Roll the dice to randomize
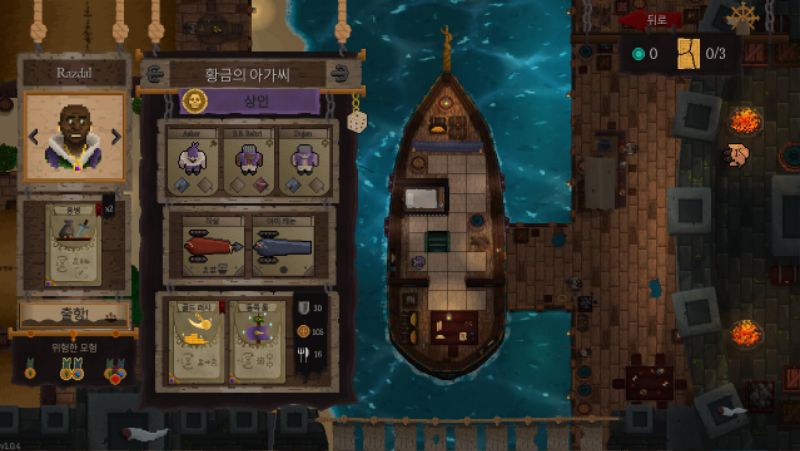 355,121
